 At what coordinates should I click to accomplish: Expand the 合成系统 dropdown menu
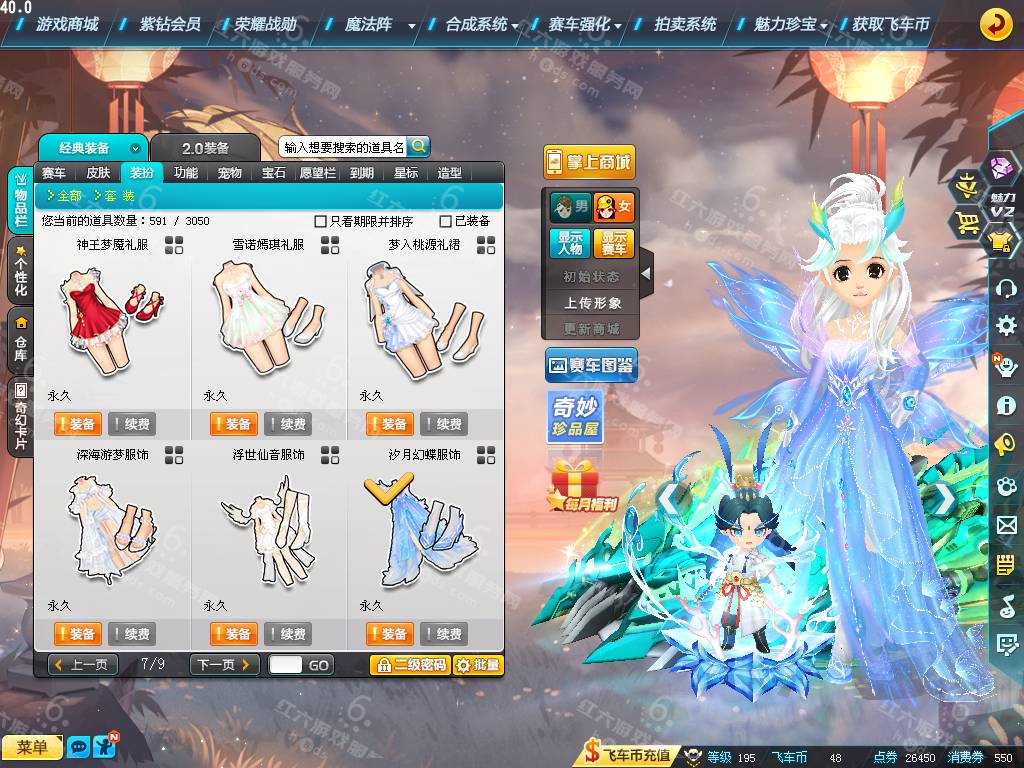click(x=481, y=24)
